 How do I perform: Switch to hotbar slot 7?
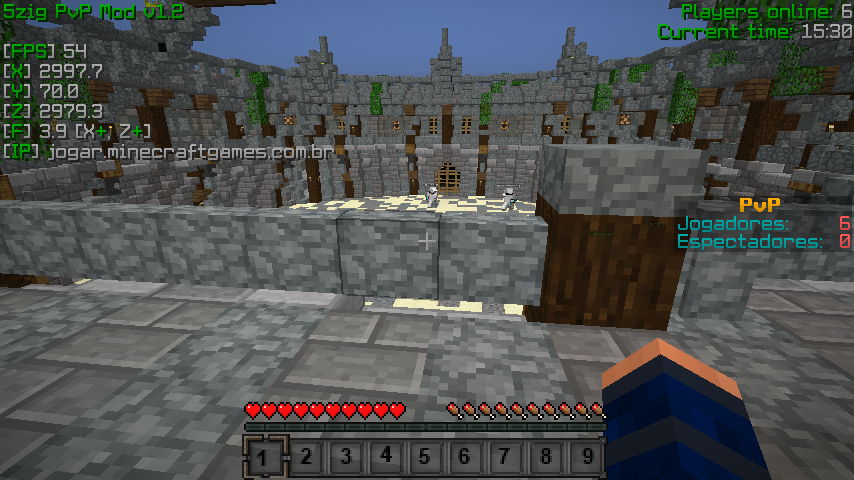(x=505, y=457)
